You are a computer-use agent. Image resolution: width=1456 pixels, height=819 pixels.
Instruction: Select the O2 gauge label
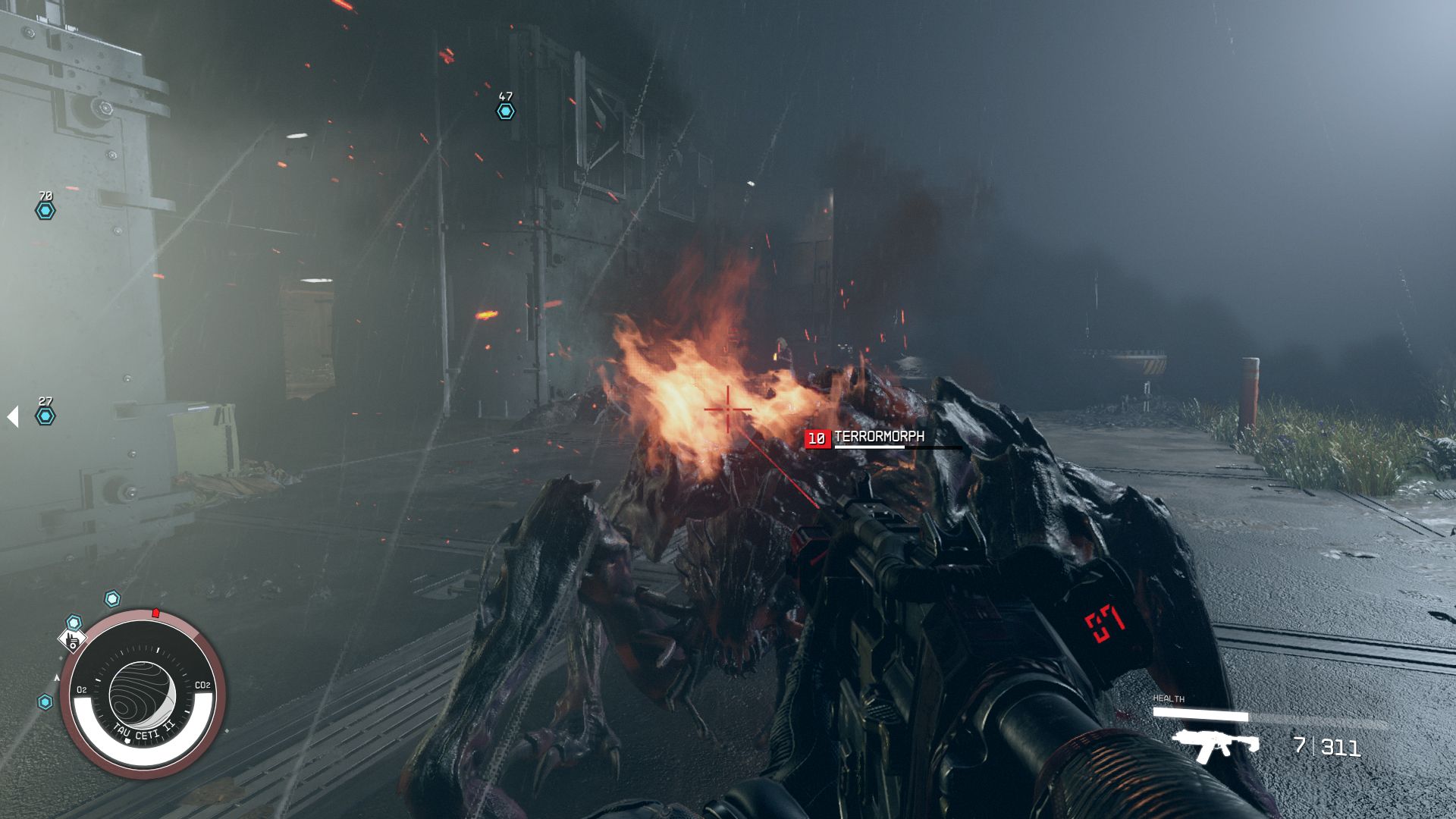click(82, 689)
